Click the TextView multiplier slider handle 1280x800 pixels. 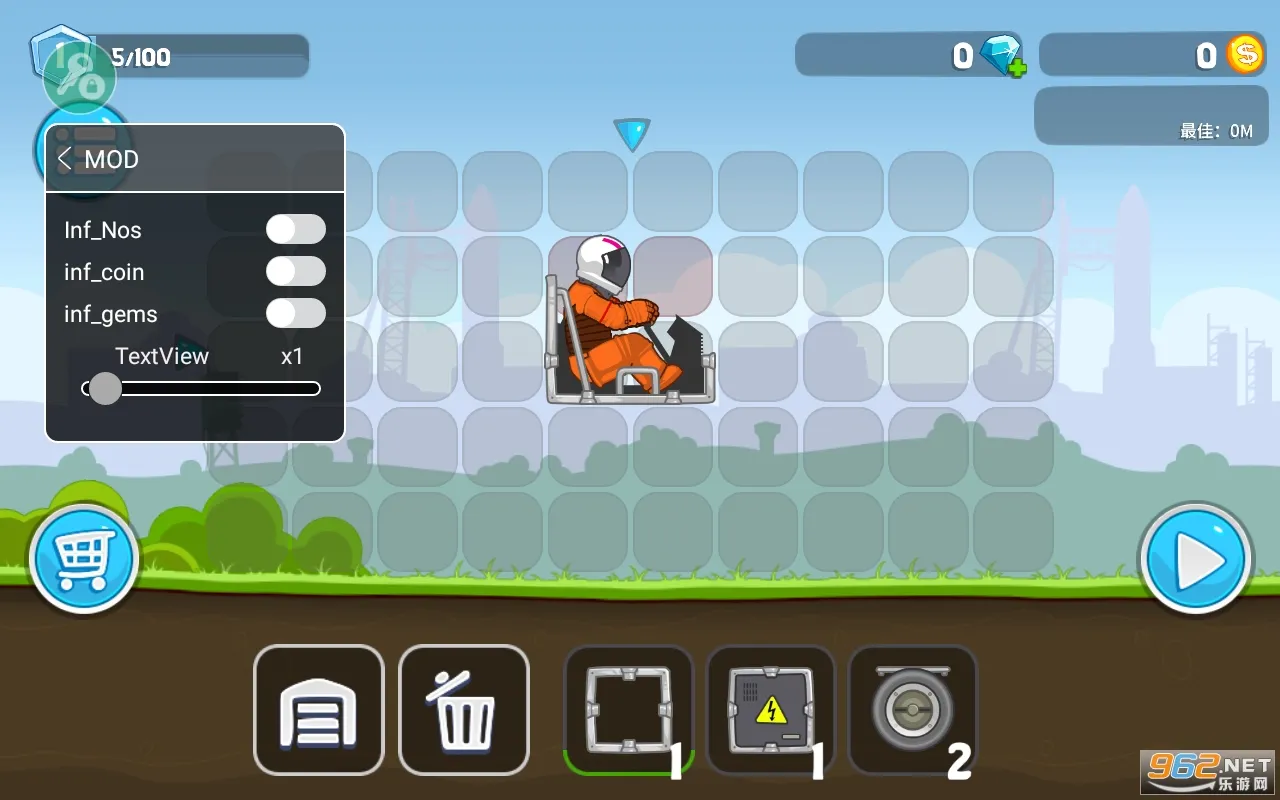(x=105, y=388)
